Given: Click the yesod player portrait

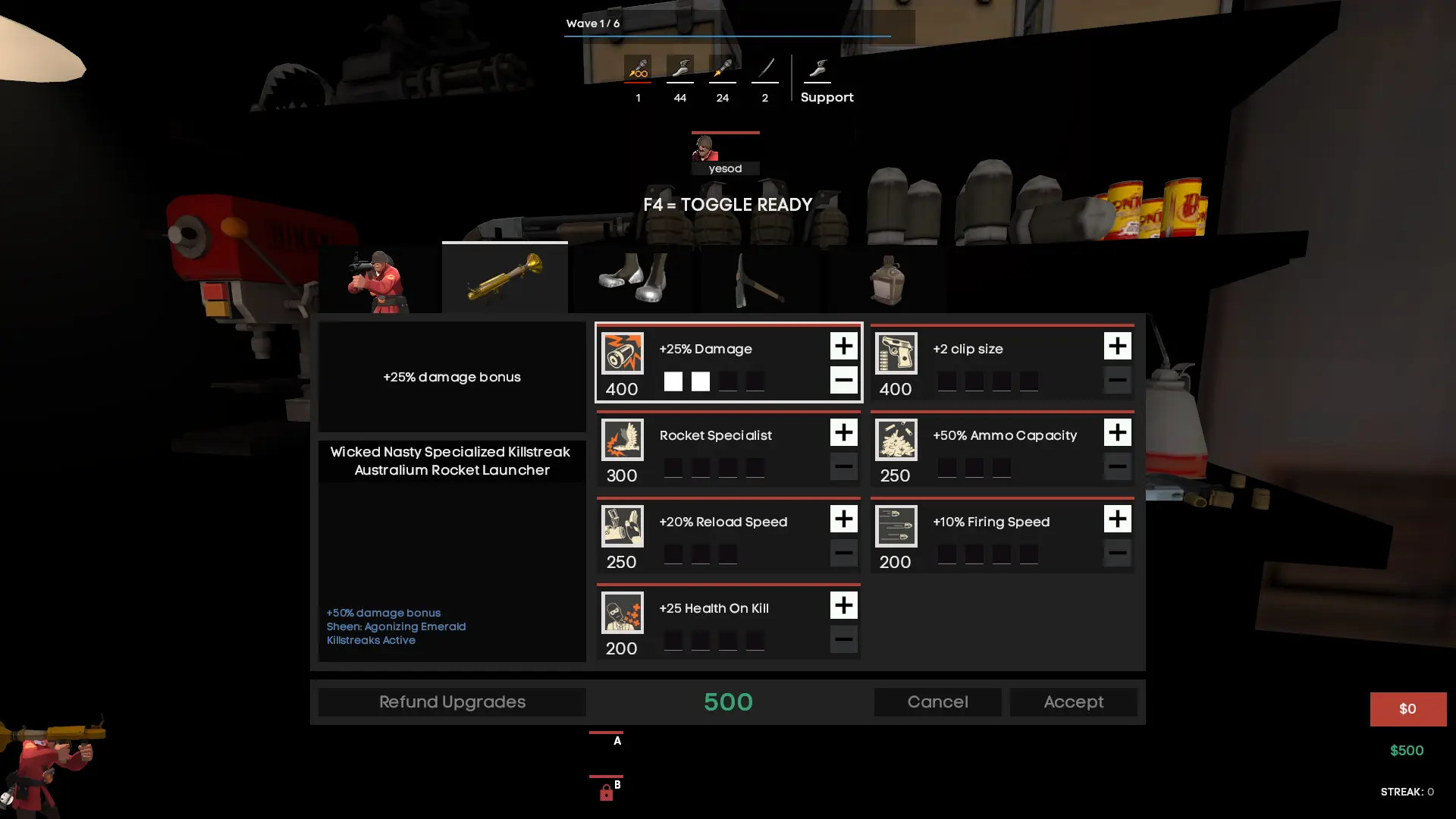Looking at the screenshot, I should click(x=723, y=152).
